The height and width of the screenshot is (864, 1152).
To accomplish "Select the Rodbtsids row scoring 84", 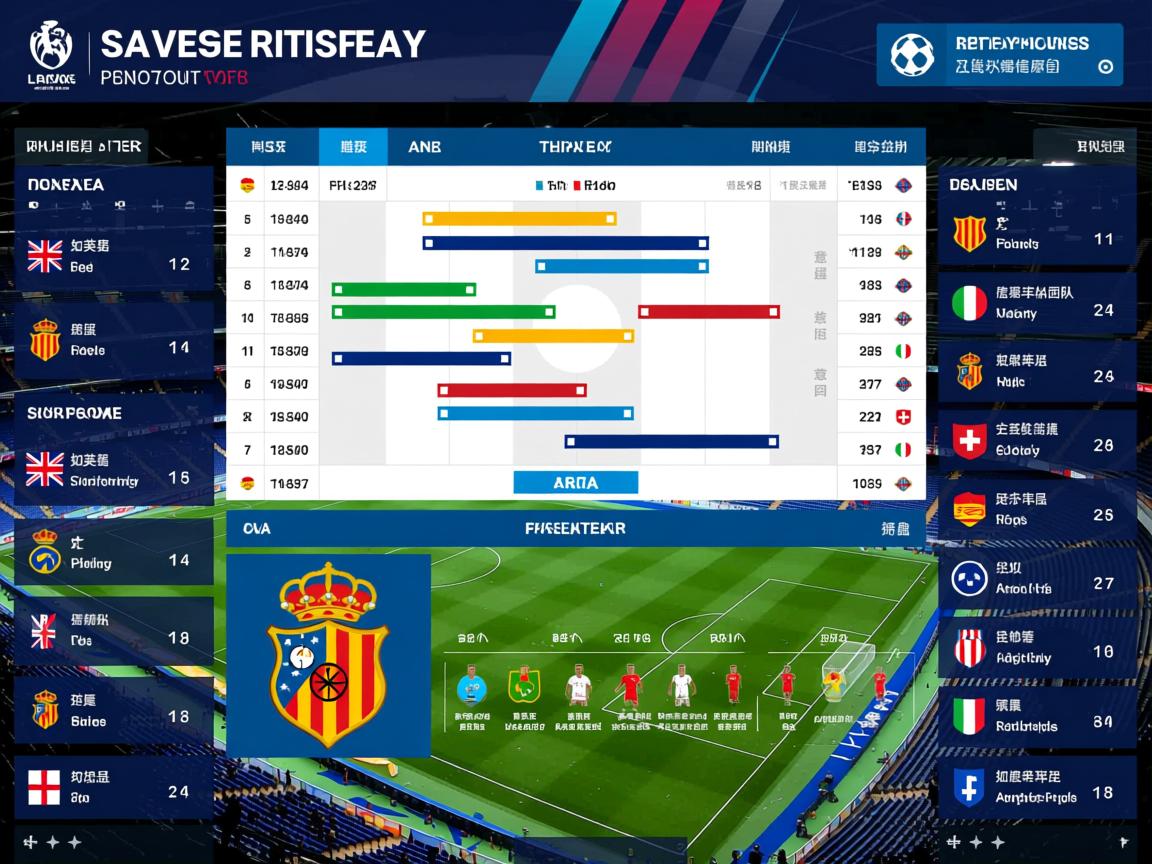I will tap(1037, 716).
